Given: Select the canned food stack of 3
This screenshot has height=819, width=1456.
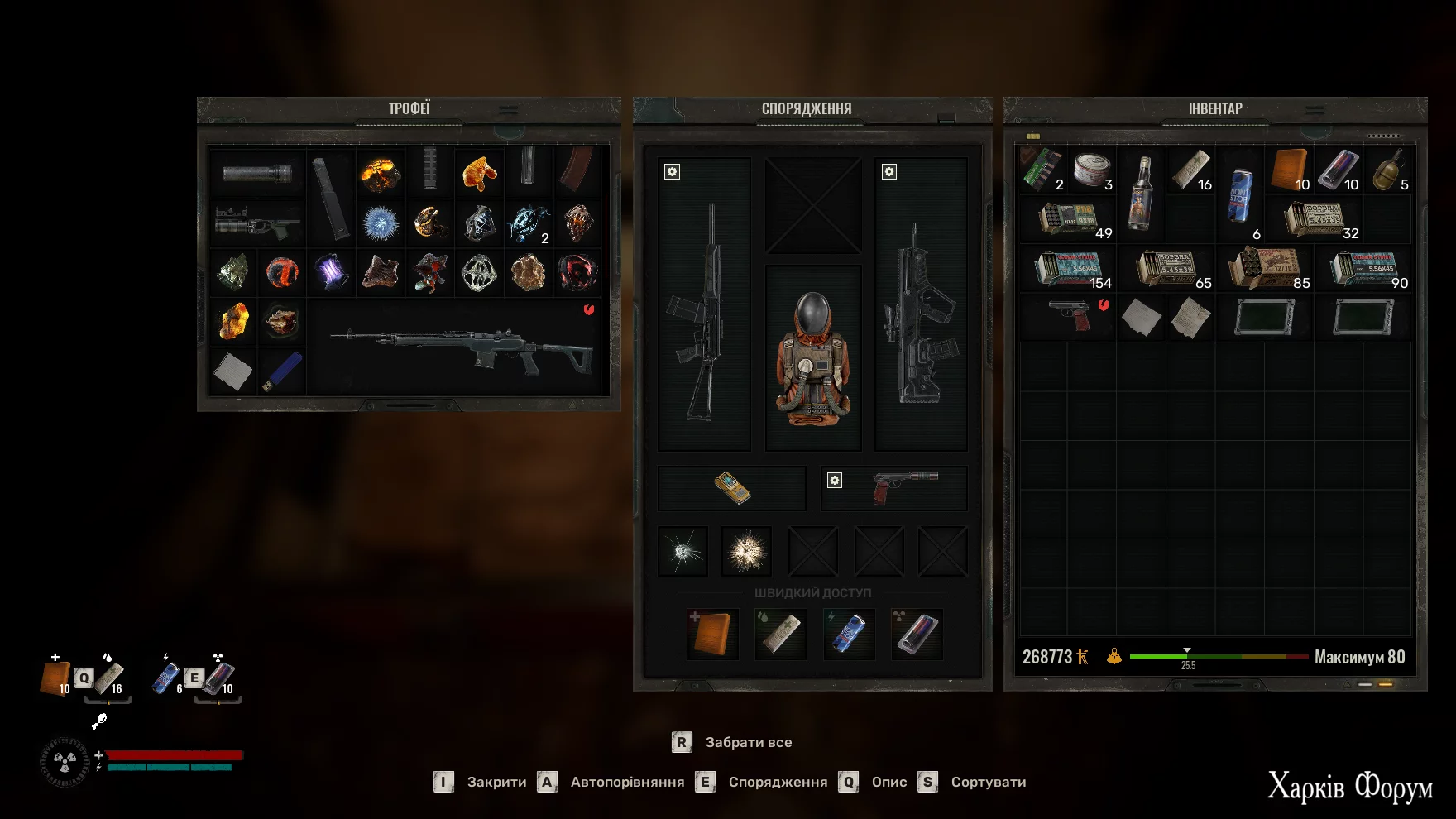Looking at the screenshot, I should [1093, 170].
